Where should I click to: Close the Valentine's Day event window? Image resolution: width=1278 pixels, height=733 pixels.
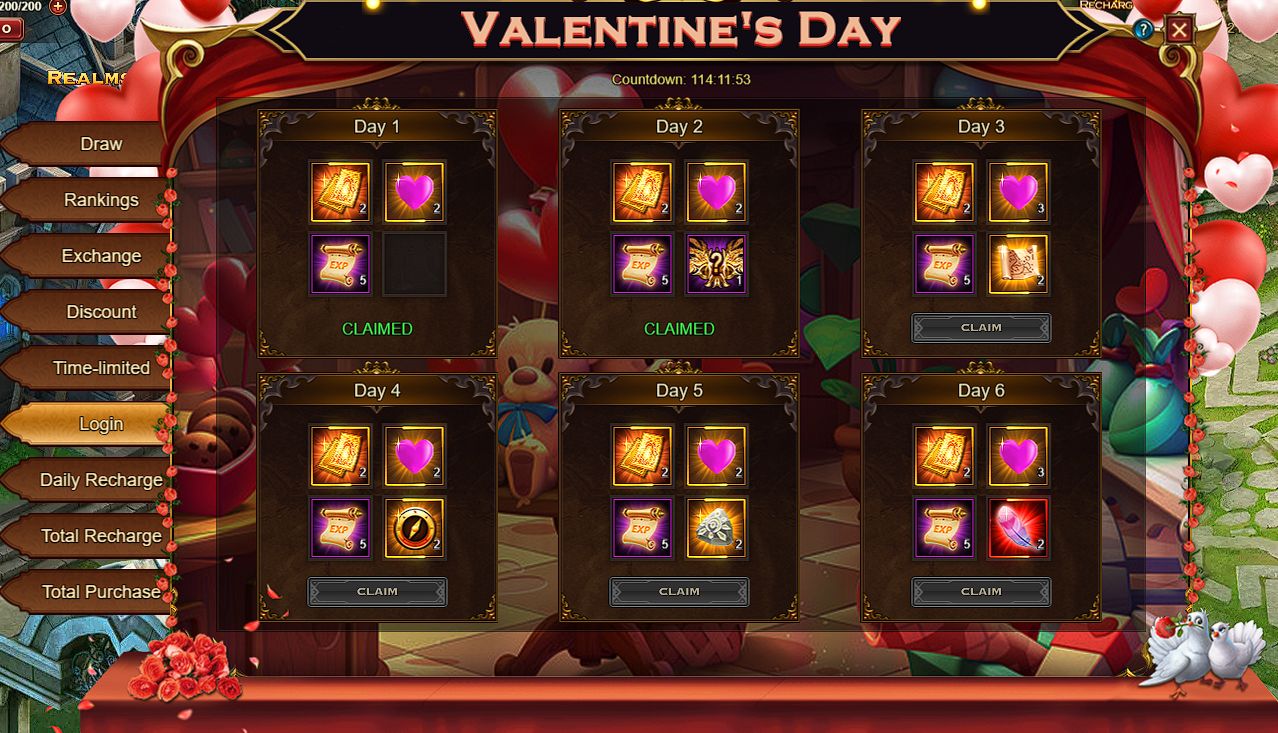(1179, 30)
